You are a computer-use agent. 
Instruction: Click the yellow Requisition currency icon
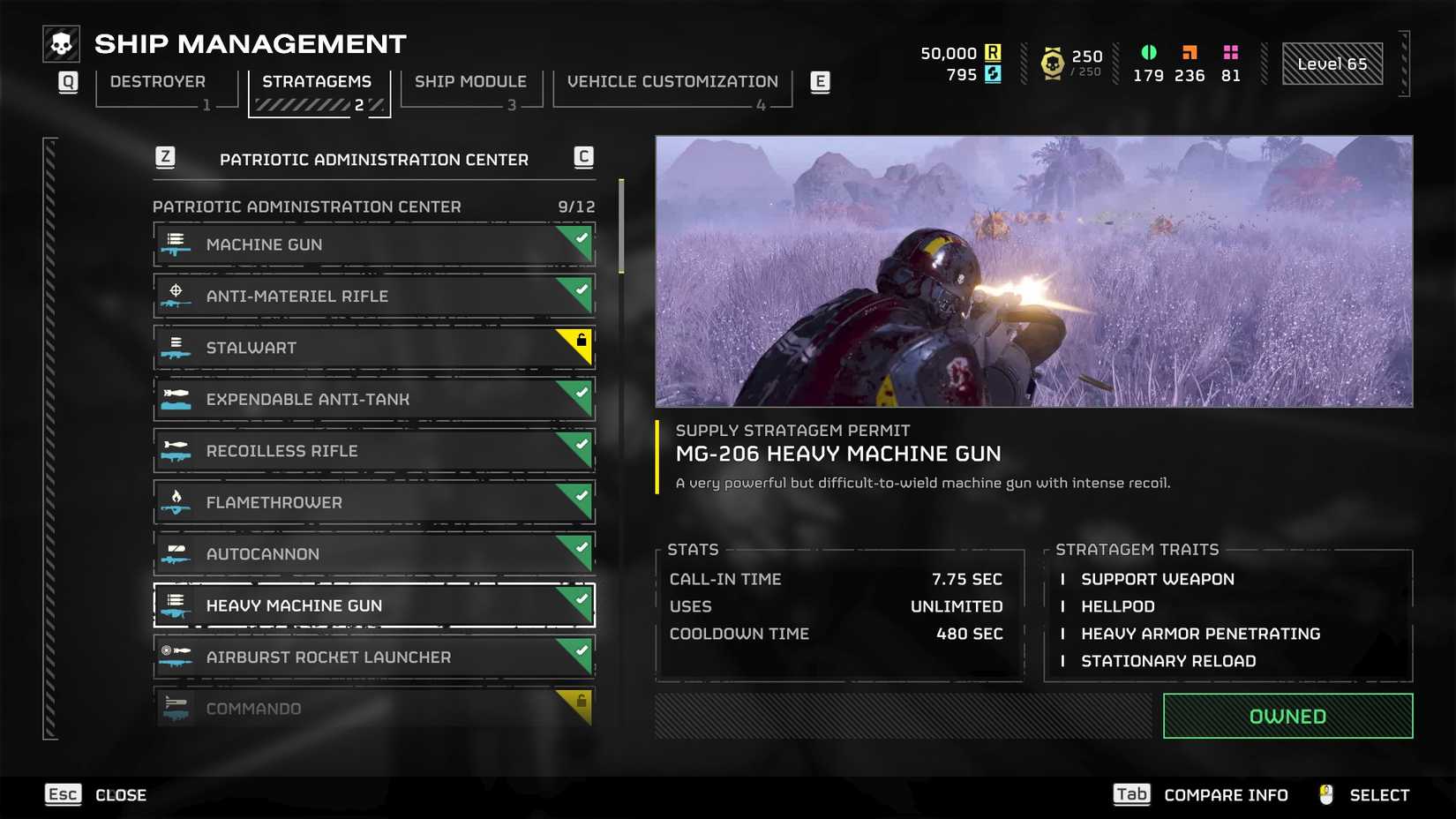(995, 54)
